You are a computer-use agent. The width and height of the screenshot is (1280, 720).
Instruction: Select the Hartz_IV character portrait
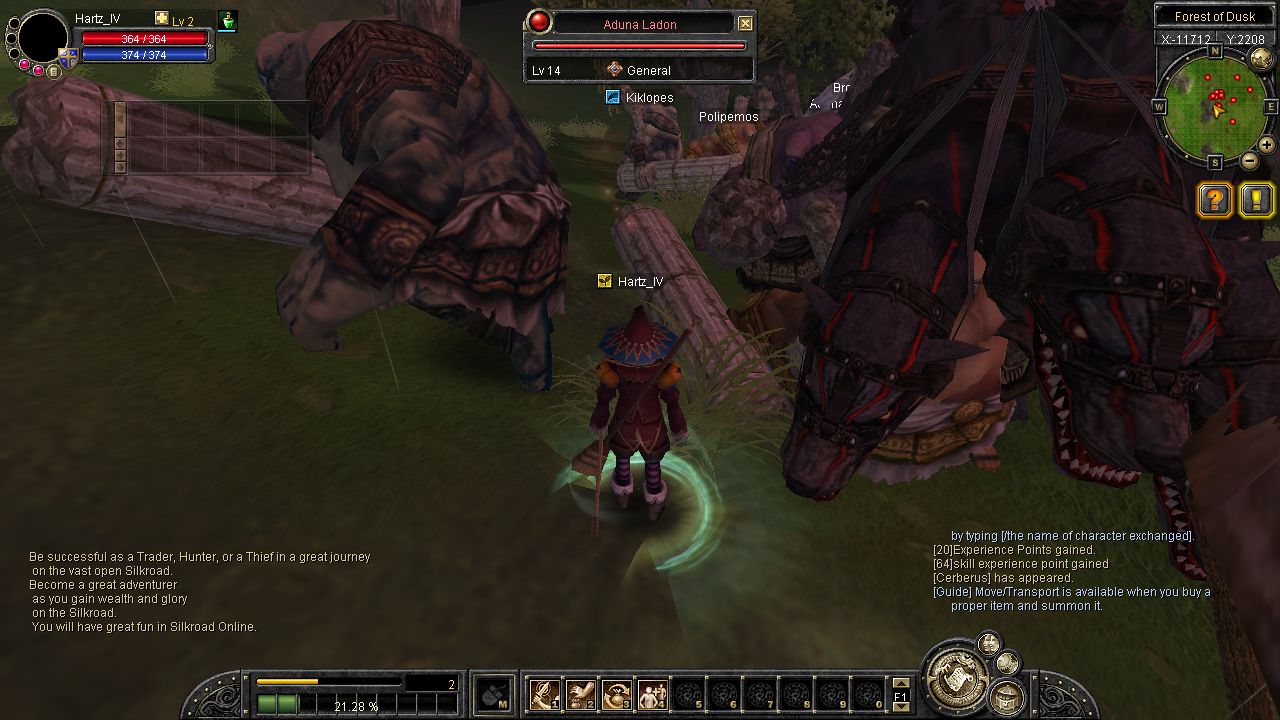click(x=43, y=37)
